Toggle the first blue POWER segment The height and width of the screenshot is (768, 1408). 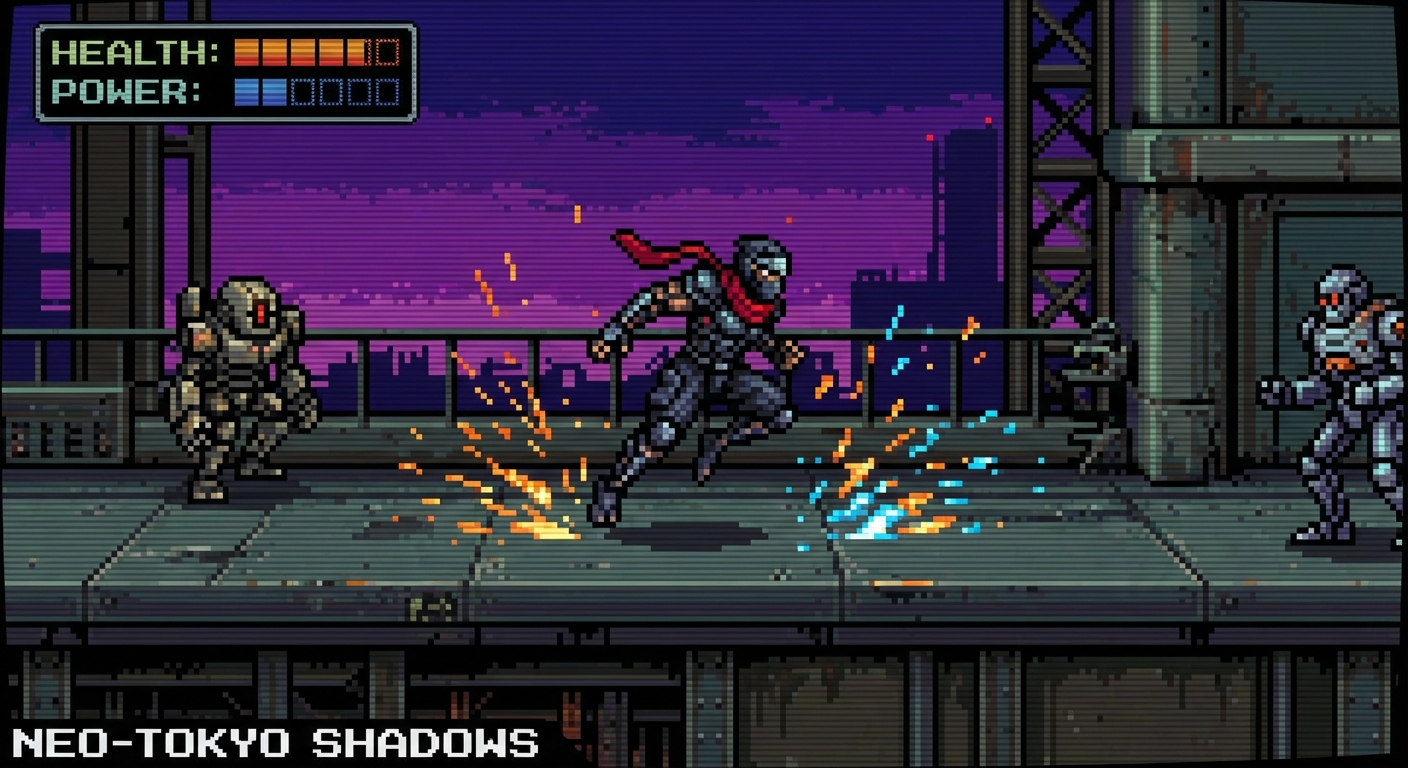pos(246,93)
